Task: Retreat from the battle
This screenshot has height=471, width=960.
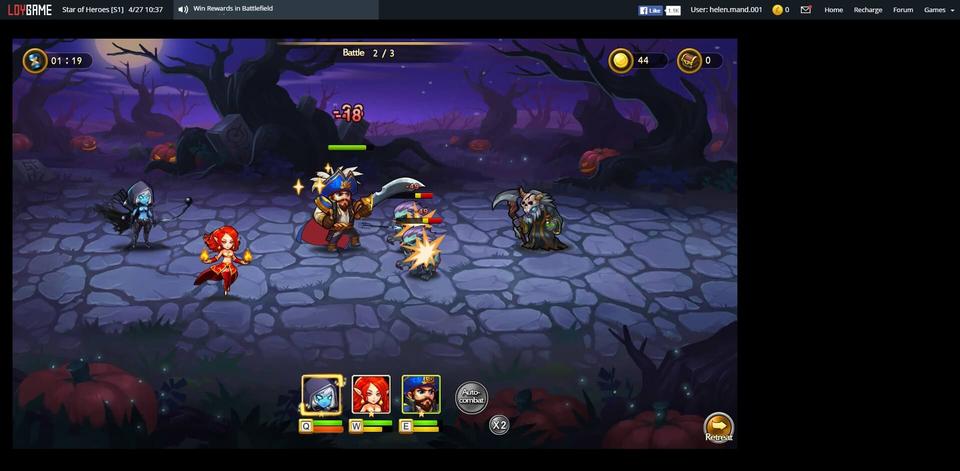Action: click(x=718, y=428)
